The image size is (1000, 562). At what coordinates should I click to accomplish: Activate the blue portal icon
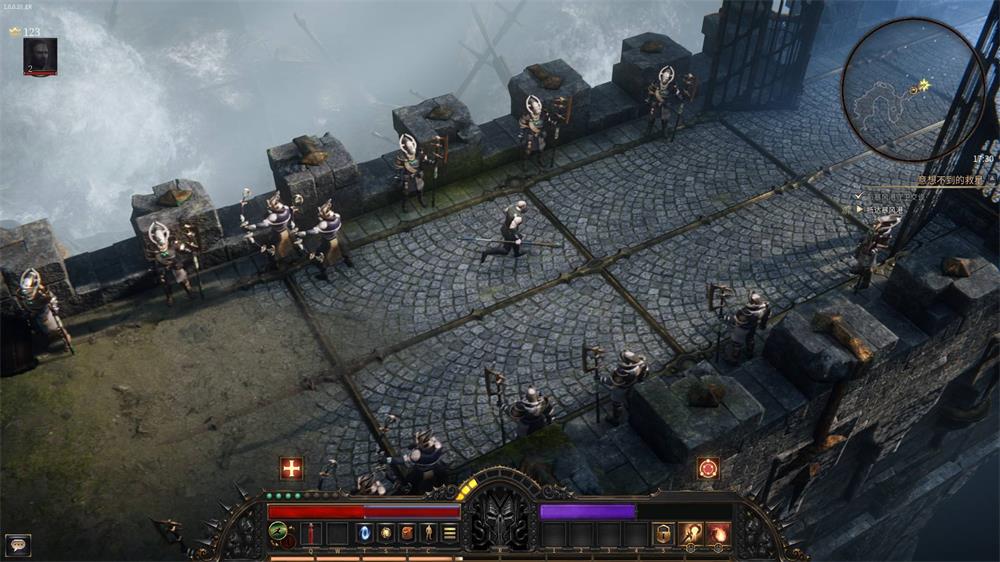point(365,533)
